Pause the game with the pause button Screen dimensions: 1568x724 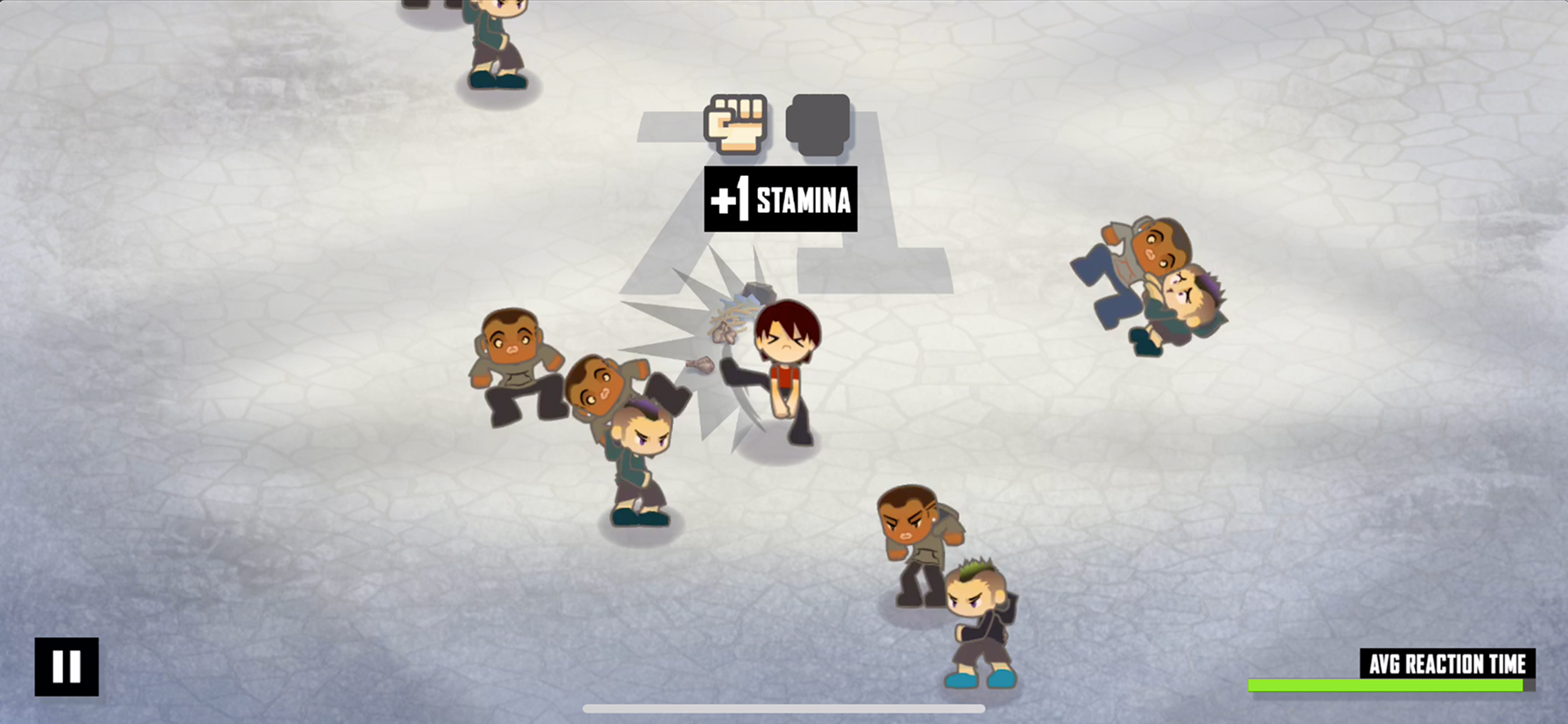pyautogui.click(x=66, y=666)
